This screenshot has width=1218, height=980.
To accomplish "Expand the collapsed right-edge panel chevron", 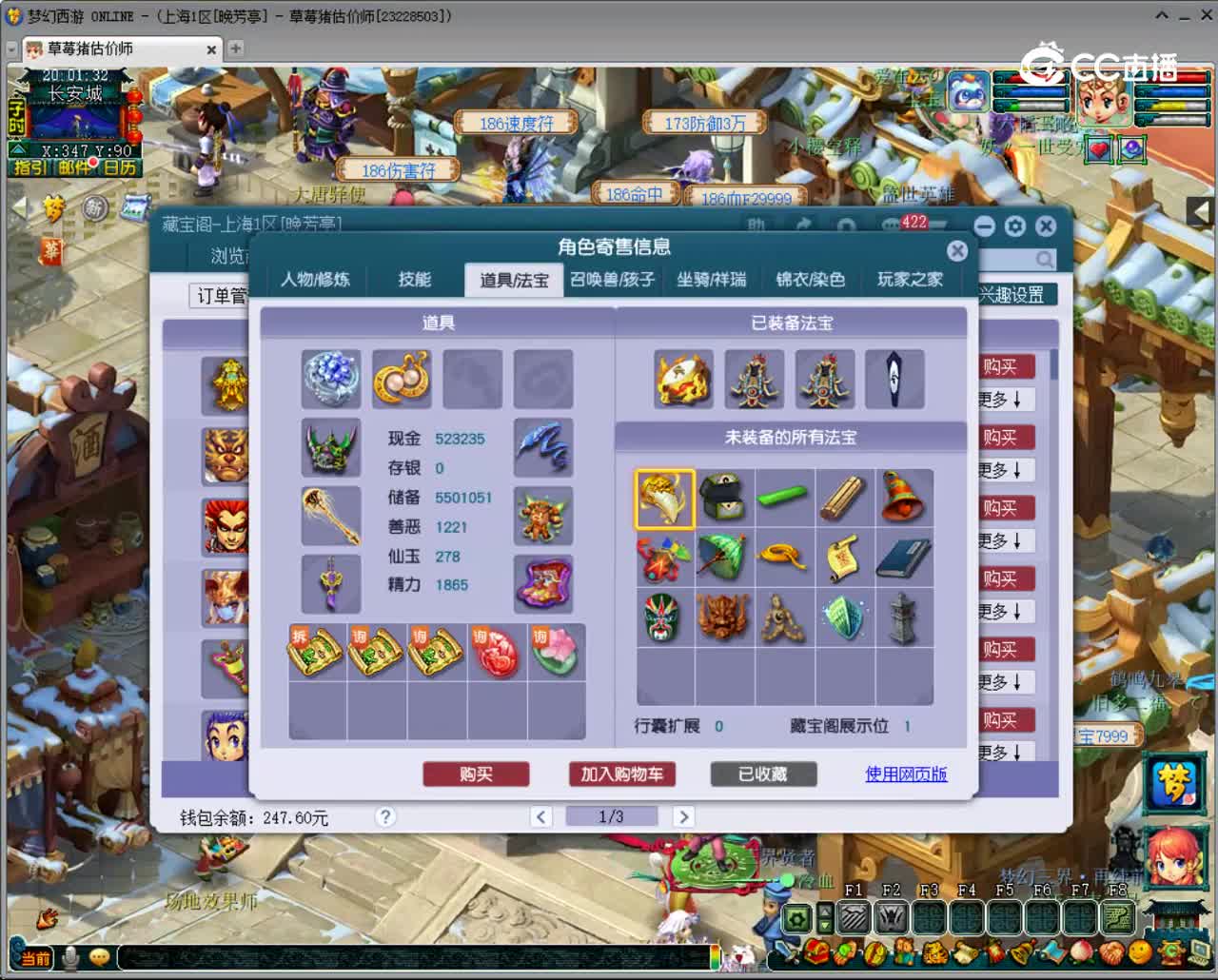I will (x=1201, y=211).
